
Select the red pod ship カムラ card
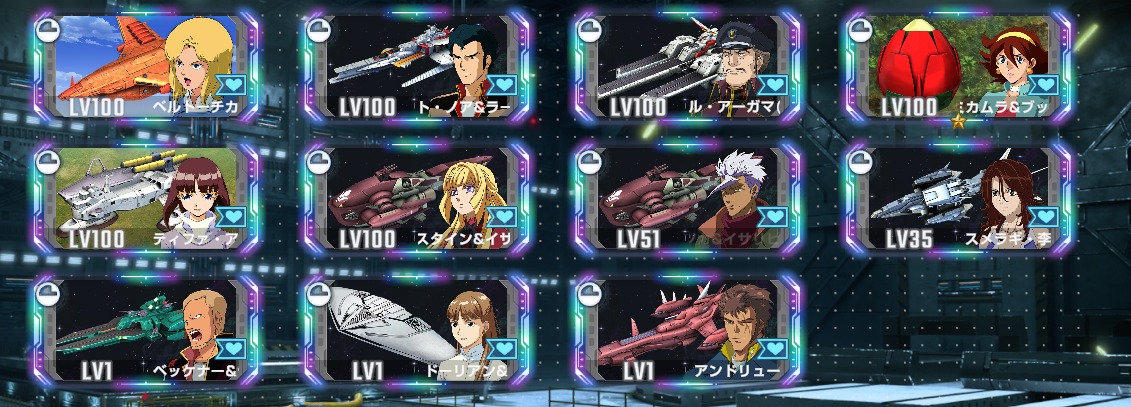click(955, 66)
